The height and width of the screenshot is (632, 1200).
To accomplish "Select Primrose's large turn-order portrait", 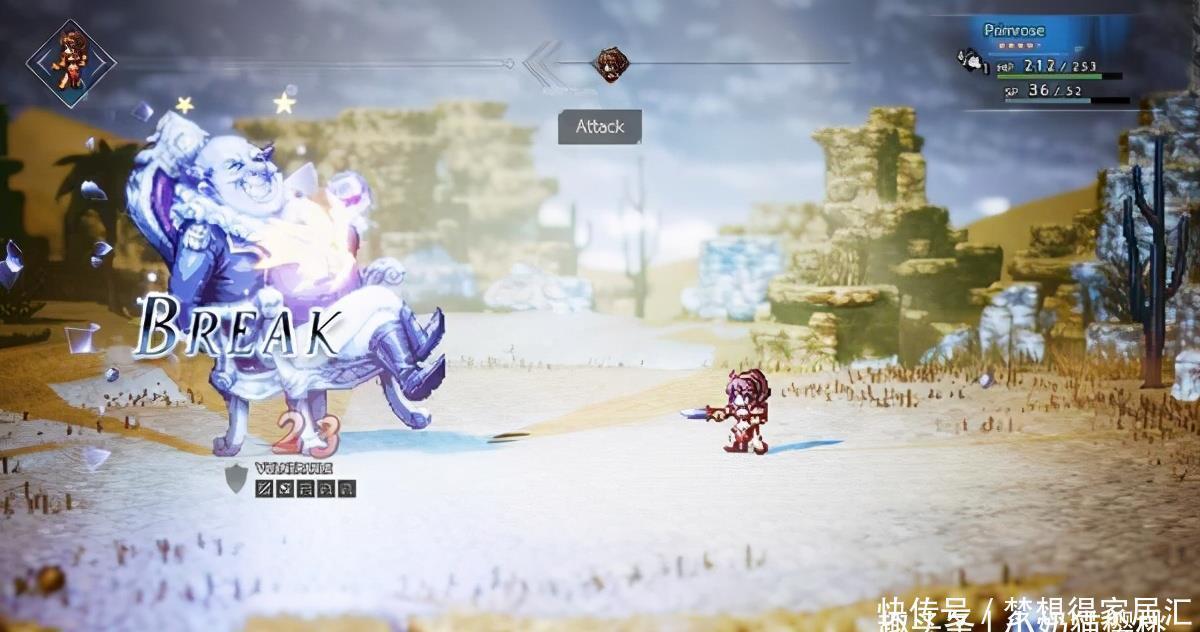I will point(71,62).
